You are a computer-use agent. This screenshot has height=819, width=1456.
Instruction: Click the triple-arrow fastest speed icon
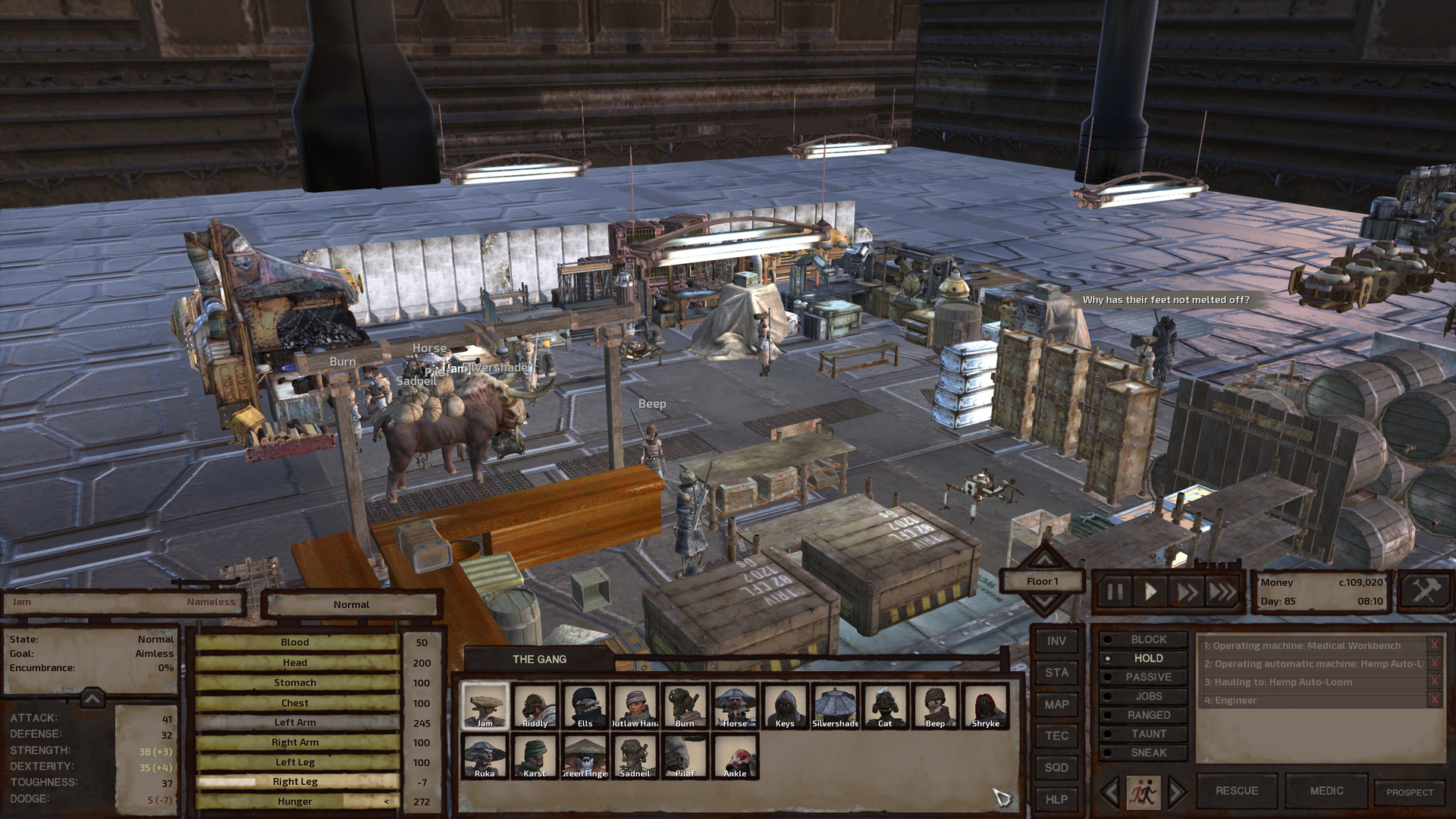(x=1223, y=592)
